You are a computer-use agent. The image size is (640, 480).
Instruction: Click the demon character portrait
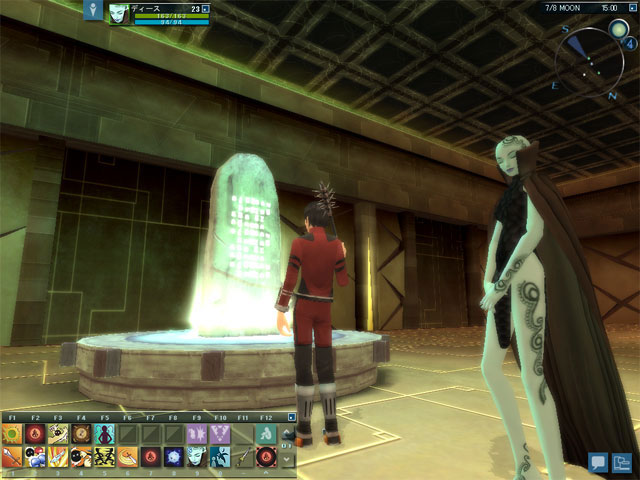click(120, 13)
